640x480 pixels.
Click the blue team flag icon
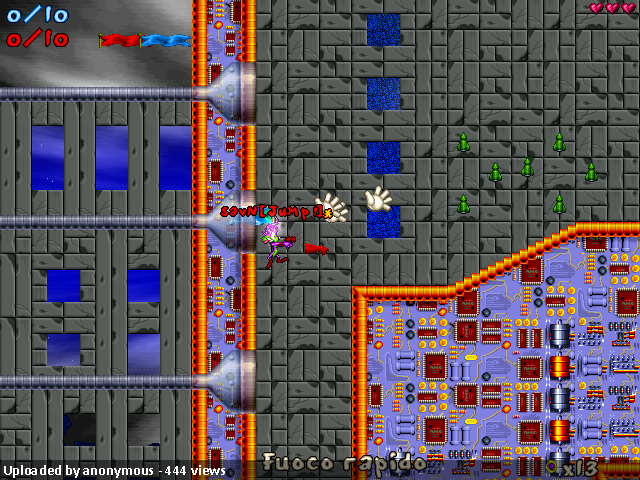166,41
